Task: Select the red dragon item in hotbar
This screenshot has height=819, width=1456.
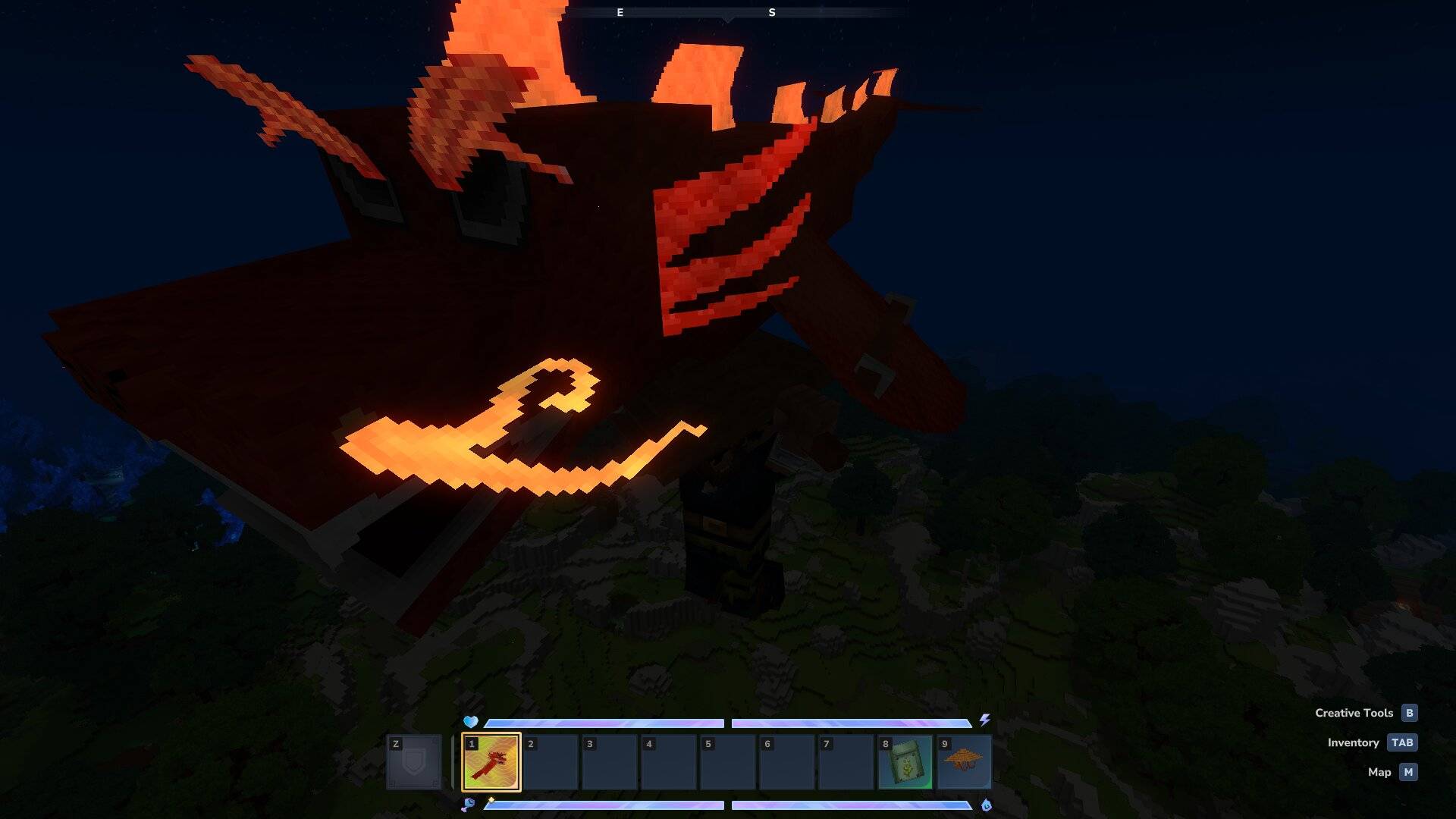Action: pos(491,762)
